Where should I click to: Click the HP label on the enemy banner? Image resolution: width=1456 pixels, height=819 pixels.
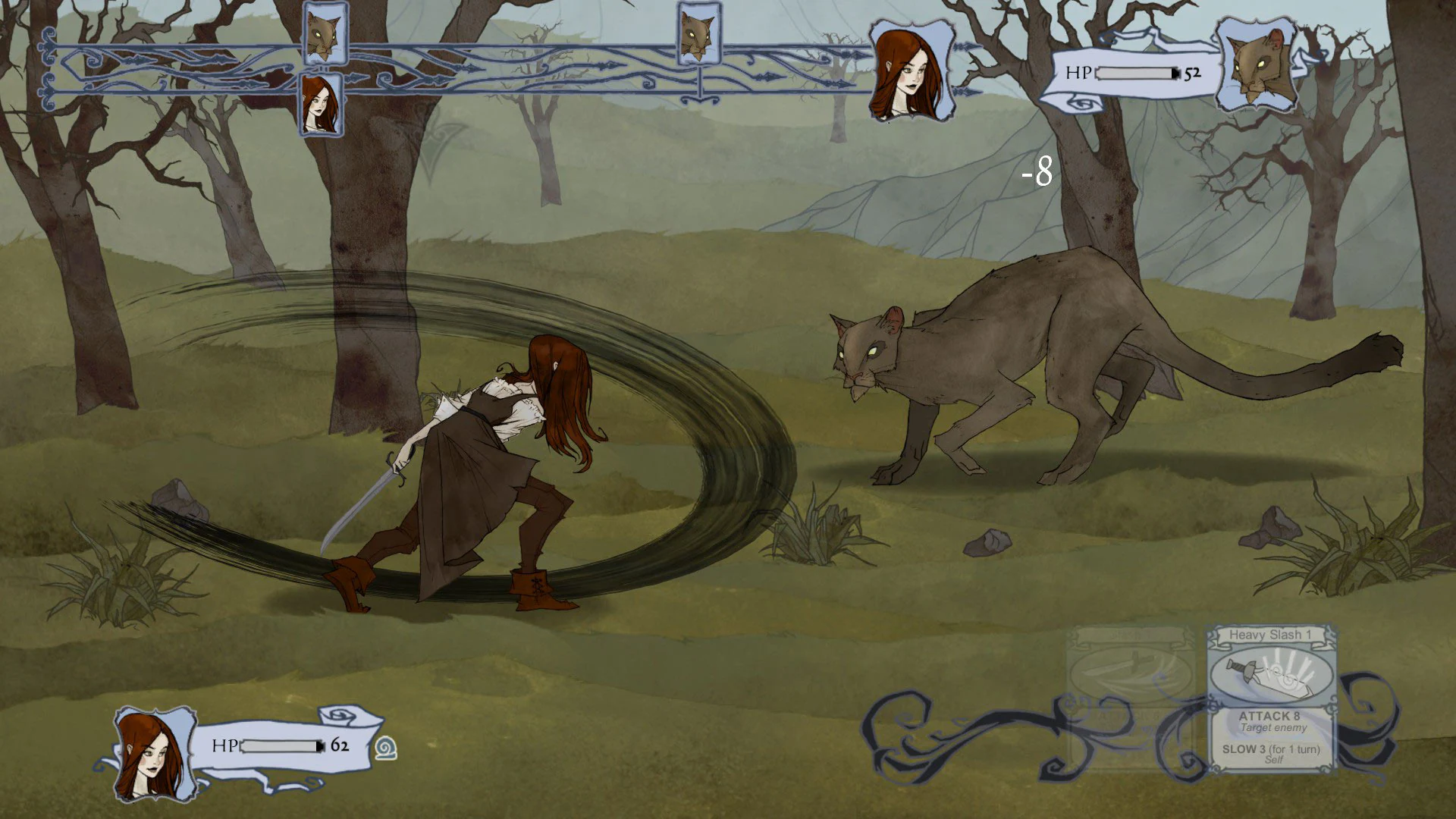(1078, 73)
